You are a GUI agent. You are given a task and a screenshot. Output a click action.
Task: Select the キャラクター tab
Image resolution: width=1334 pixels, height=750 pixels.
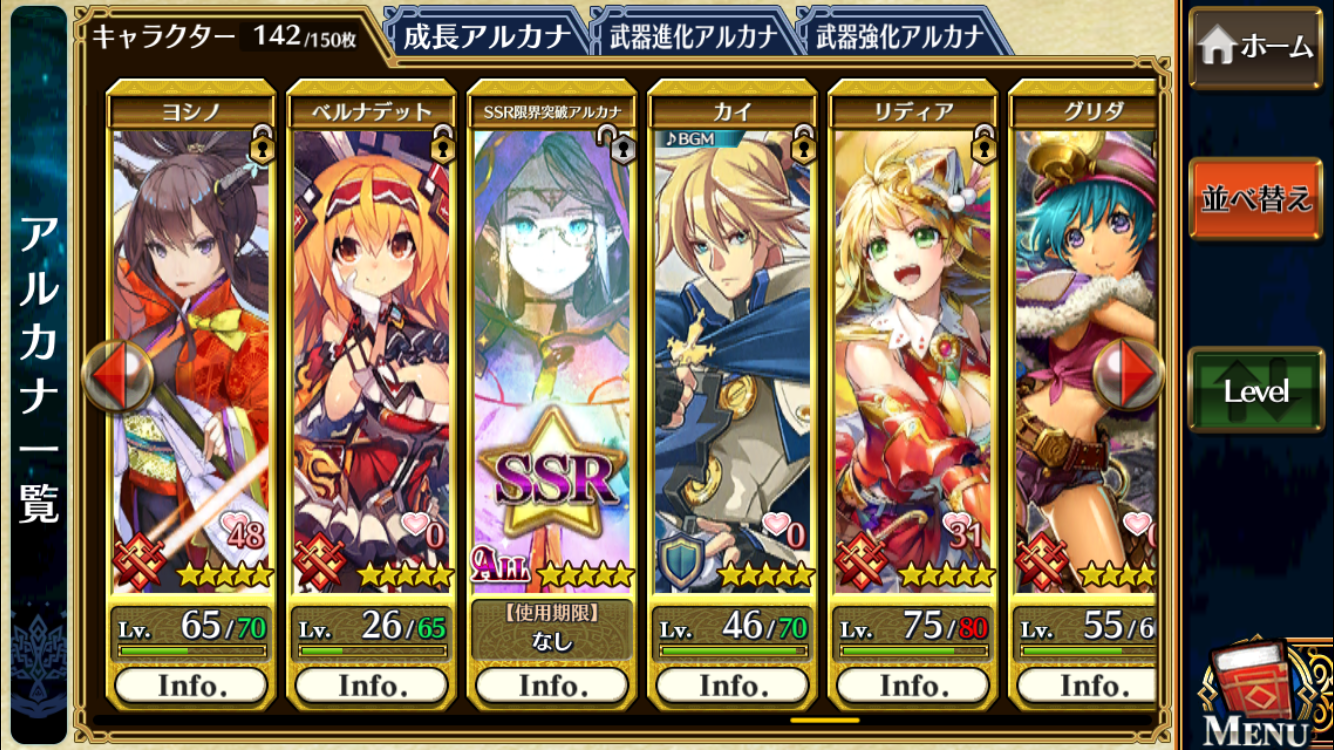(x=225, y=37)
